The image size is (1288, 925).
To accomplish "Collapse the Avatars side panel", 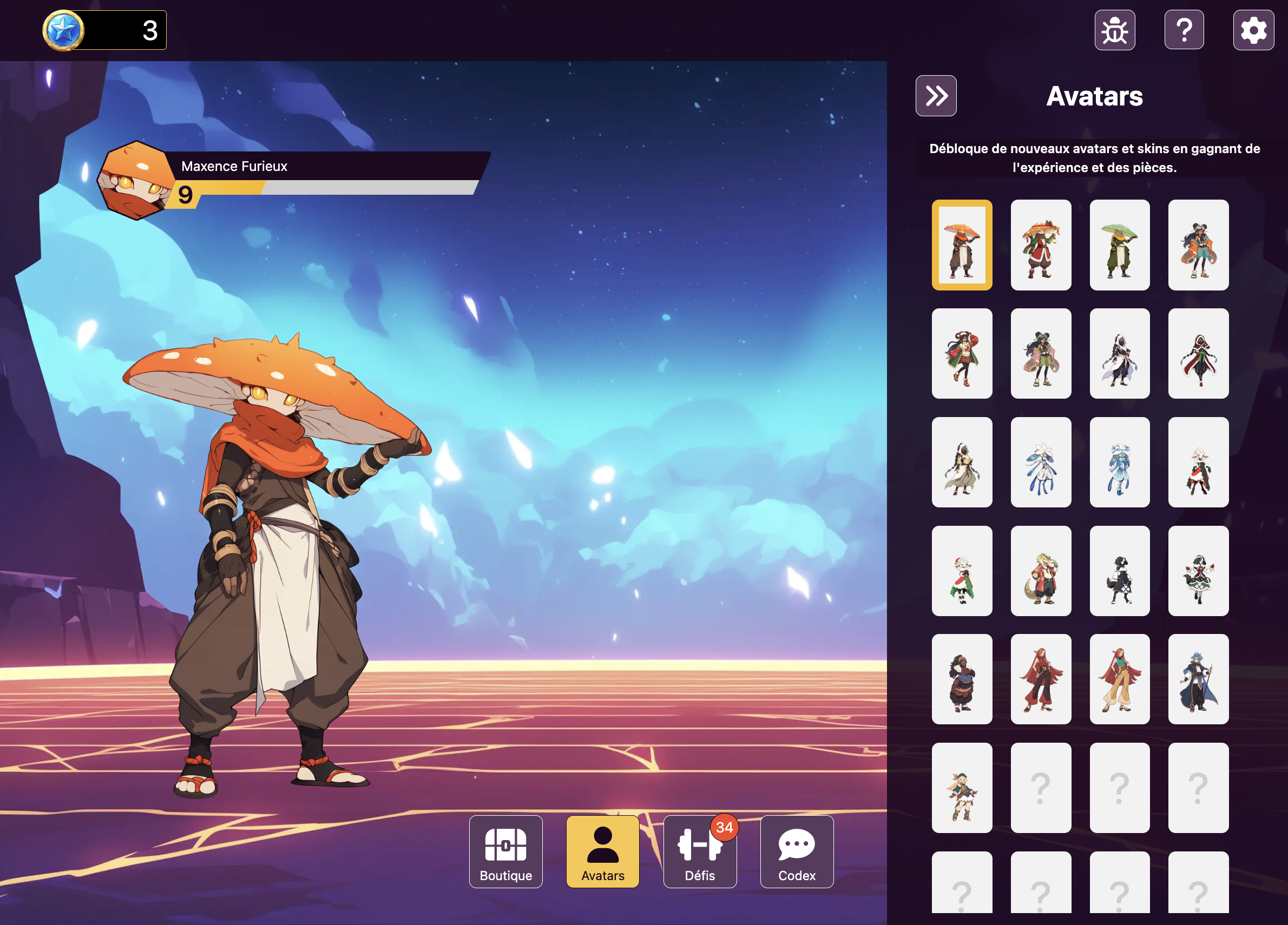I will pos(936,96).
